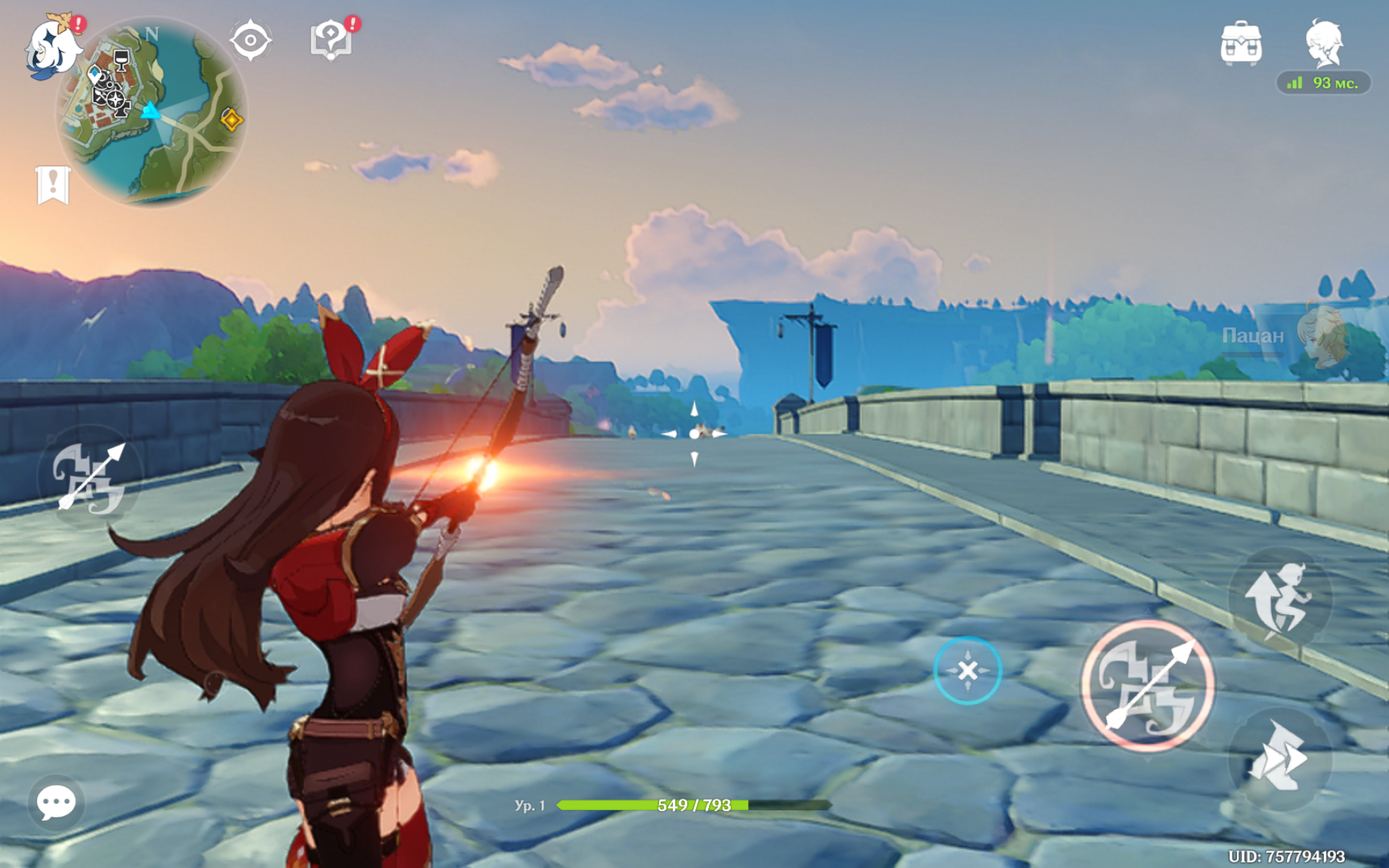Screen dimensions: 1389x868
Task: Open the character profile head icon
Action: click(1324, 43)
